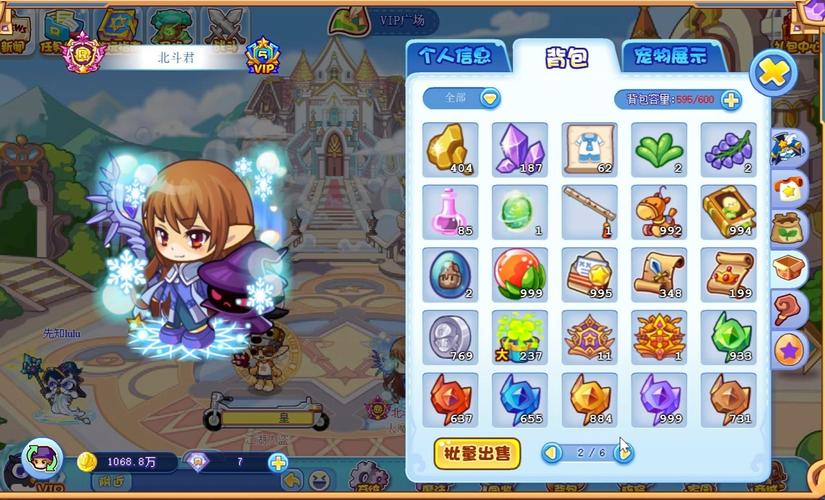Select the purple crystal item slot

click(x=519, y=150)
